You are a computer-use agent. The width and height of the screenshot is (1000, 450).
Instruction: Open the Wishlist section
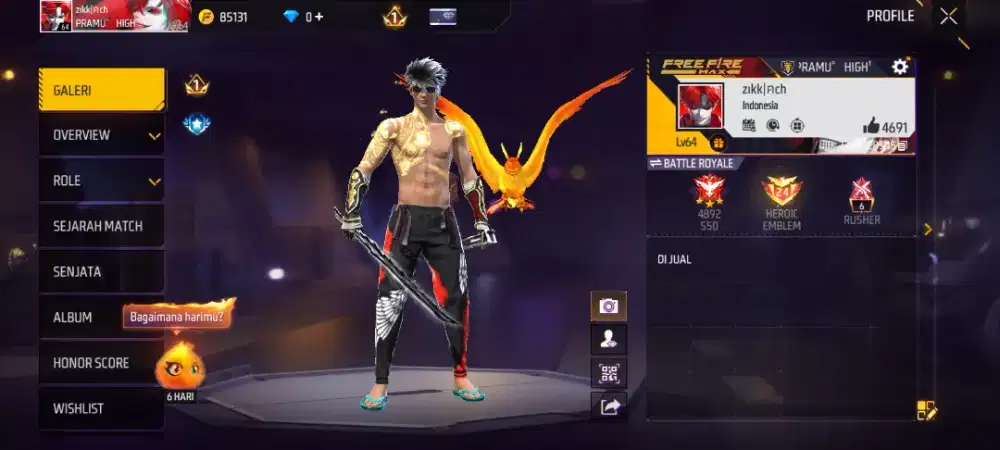tap(101, 408)
